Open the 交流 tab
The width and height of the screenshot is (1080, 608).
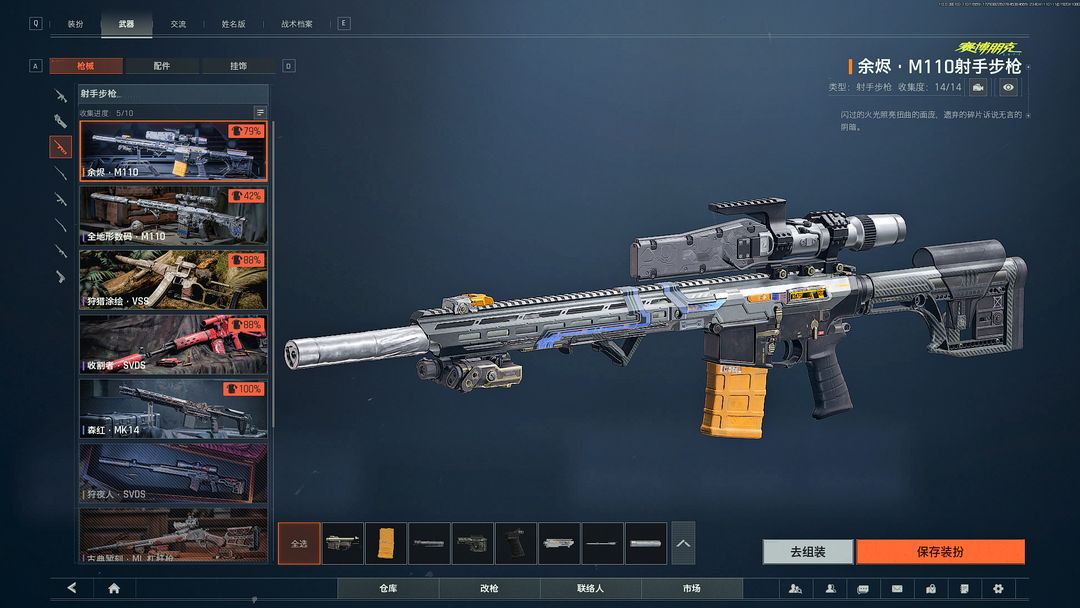click(178, 23)
